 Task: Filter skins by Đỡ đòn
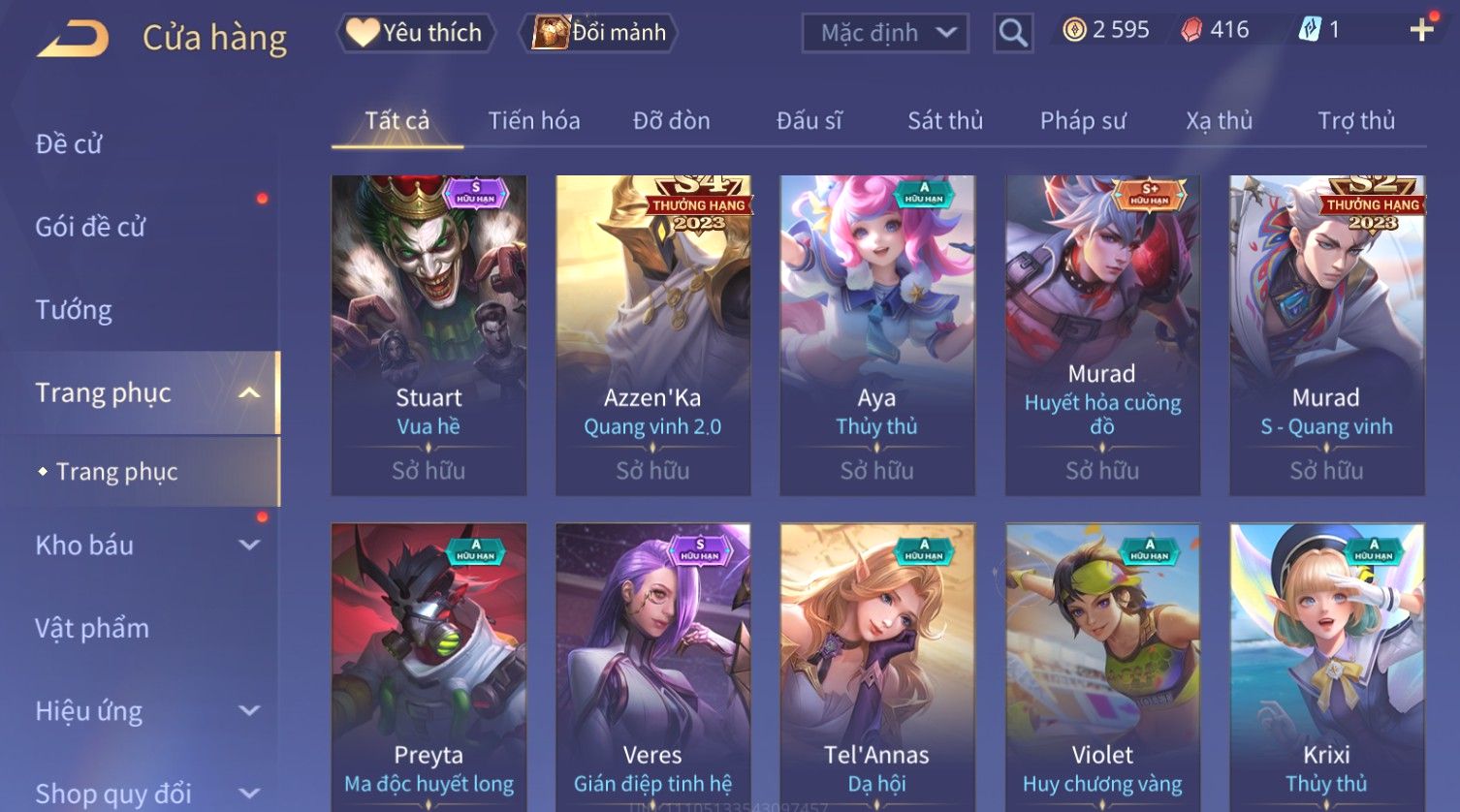[671, 121]
